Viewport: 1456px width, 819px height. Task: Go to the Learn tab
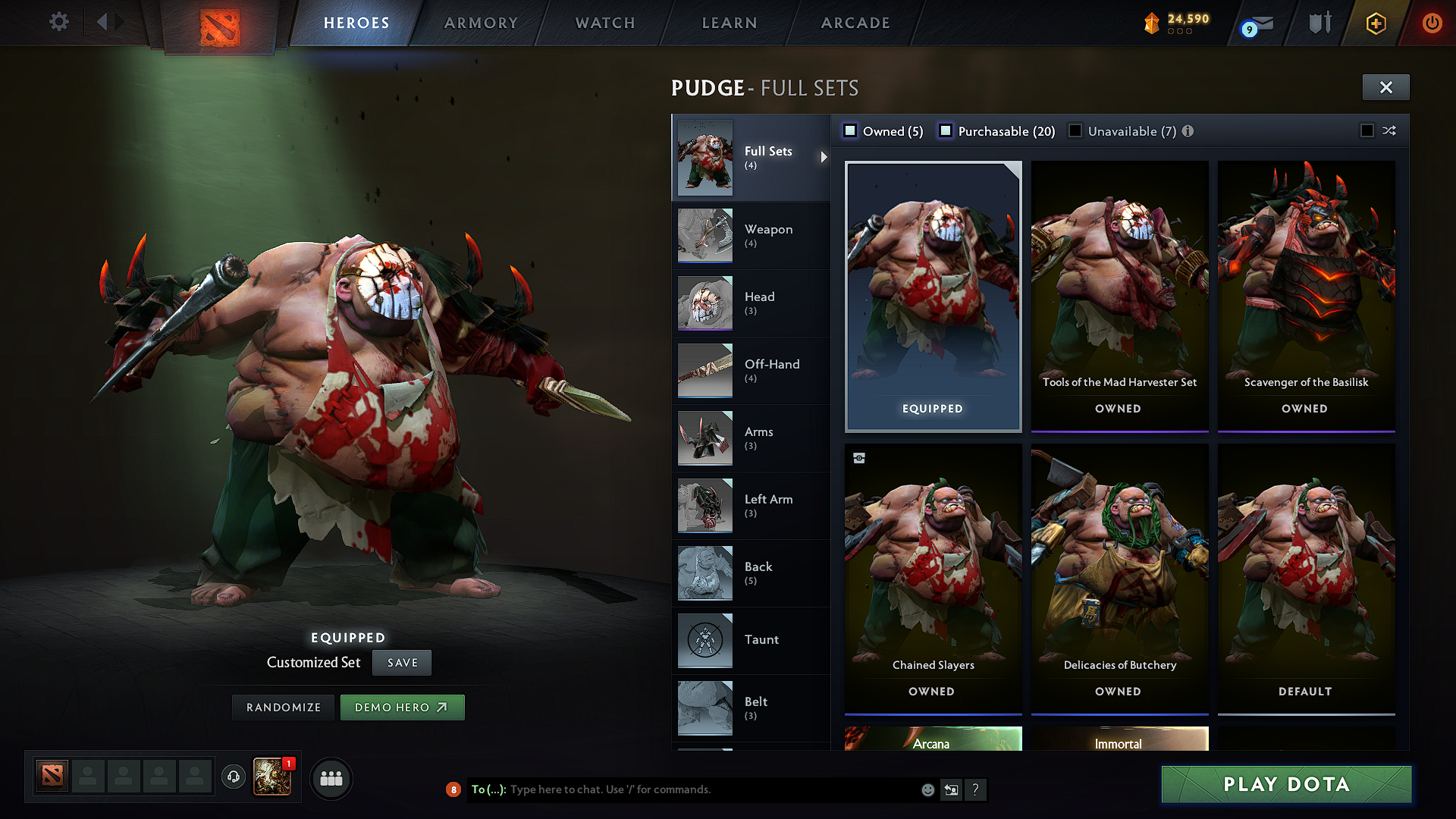(x=730, y=23)
